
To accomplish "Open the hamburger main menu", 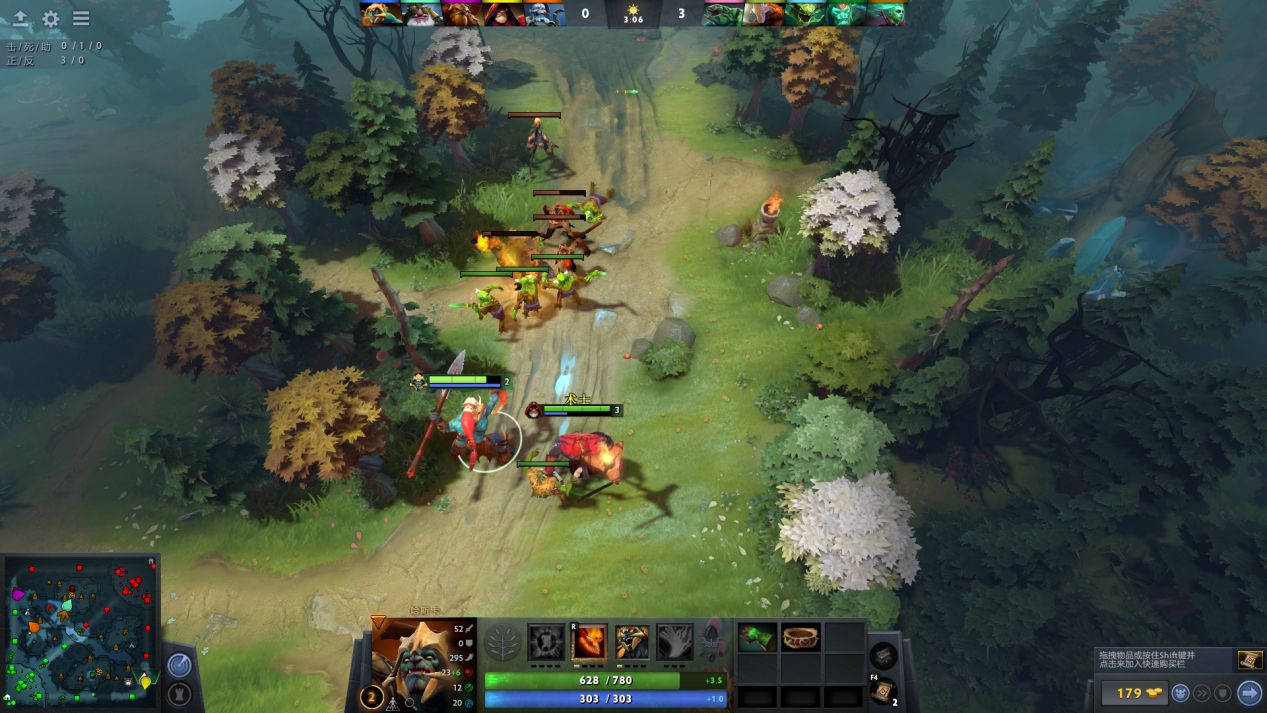I will tap(81, 19).
